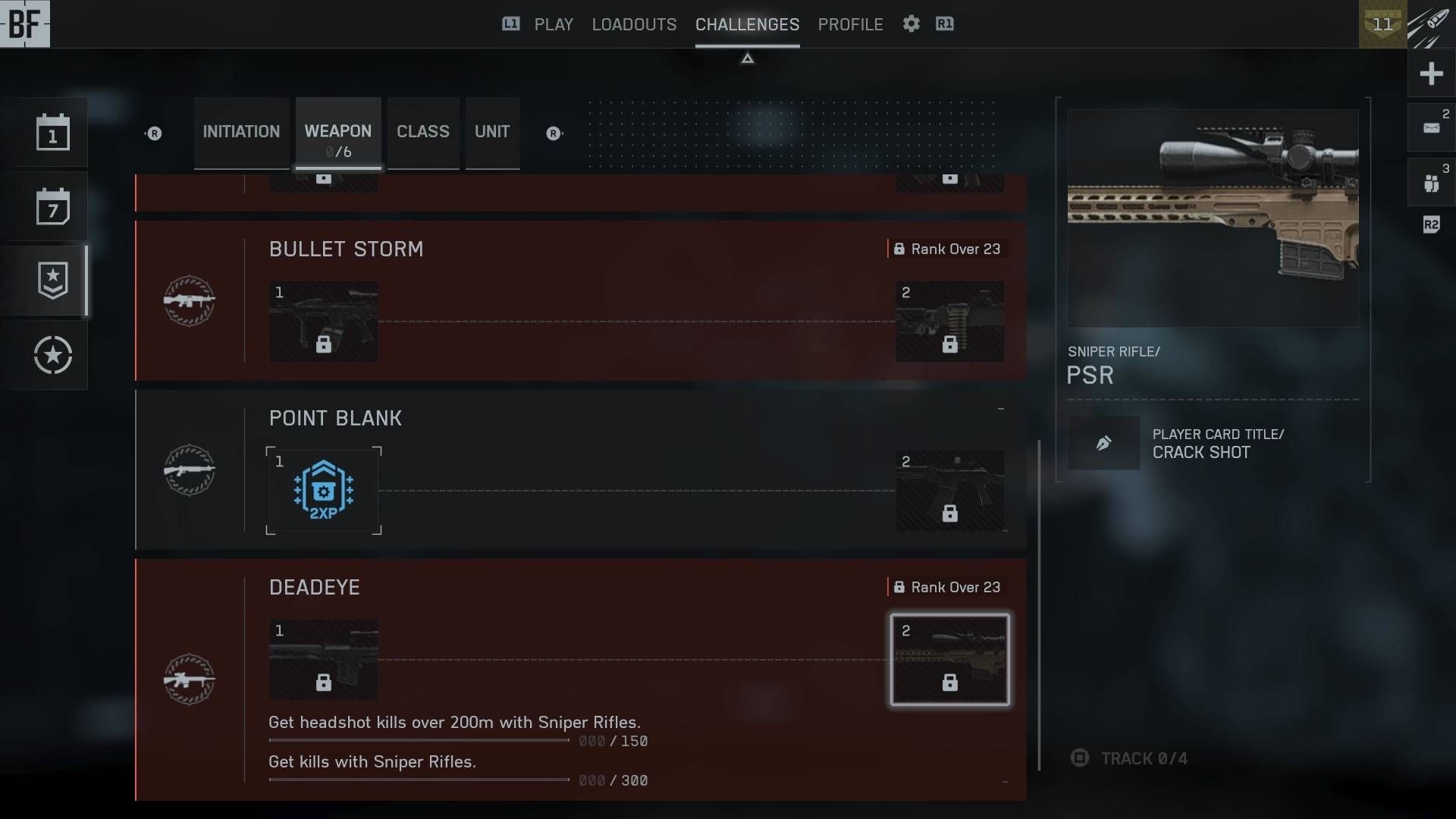Open the rank 11 player badge
Viewport: 1456px width, 819px height.
tap(1382, 24)
